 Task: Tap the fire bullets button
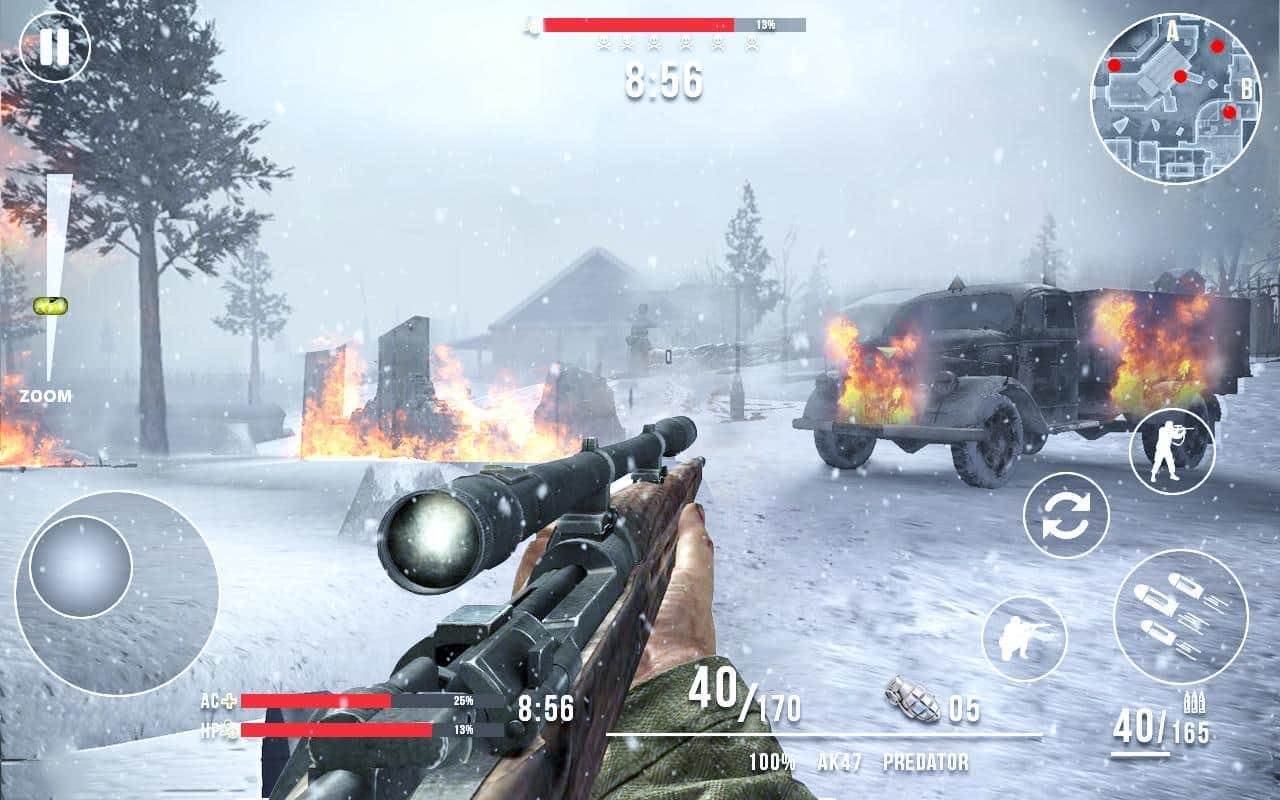click(x=1180, y=616)
